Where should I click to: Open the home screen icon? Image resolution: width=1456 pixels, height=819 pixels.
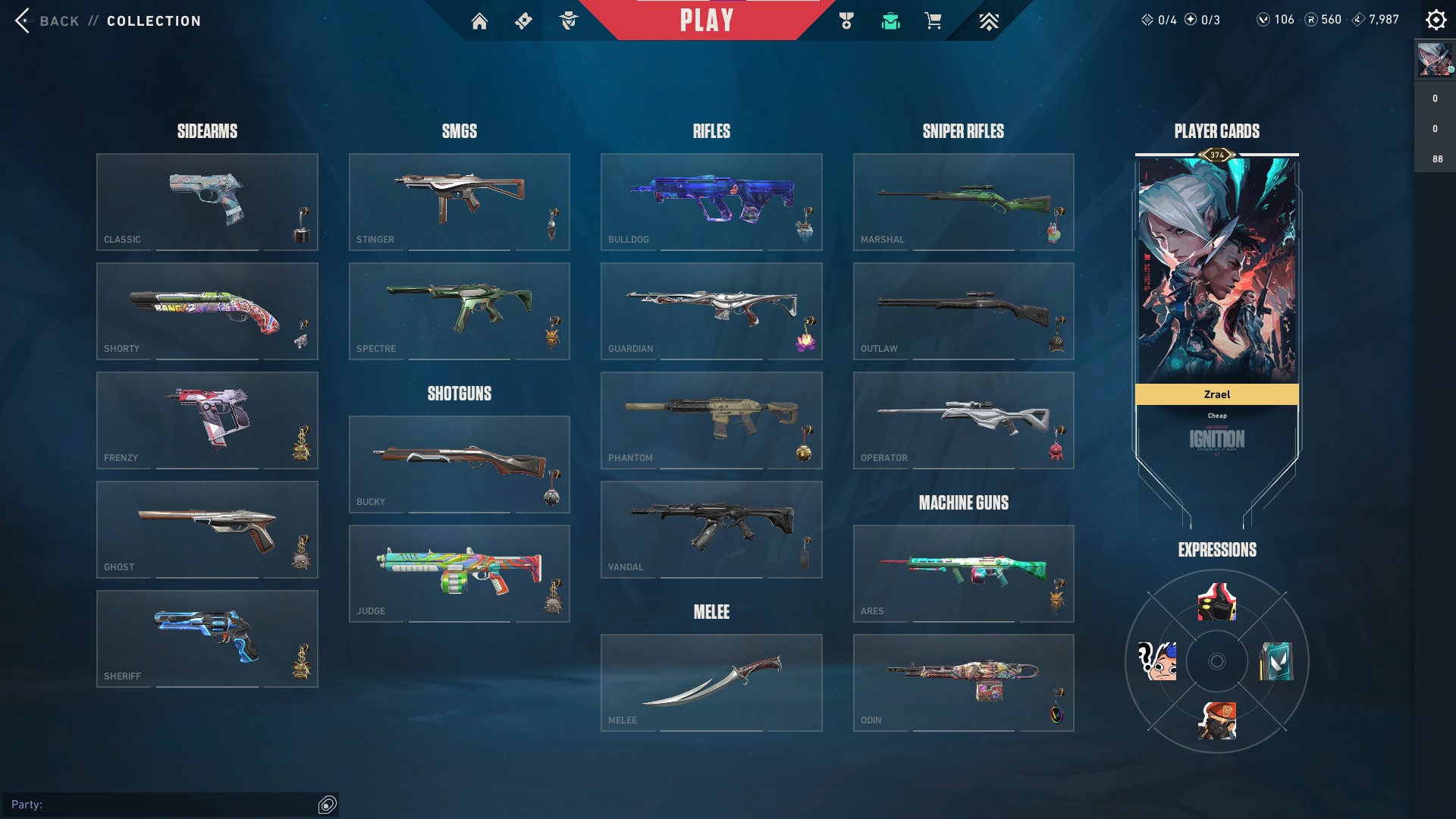479,21
